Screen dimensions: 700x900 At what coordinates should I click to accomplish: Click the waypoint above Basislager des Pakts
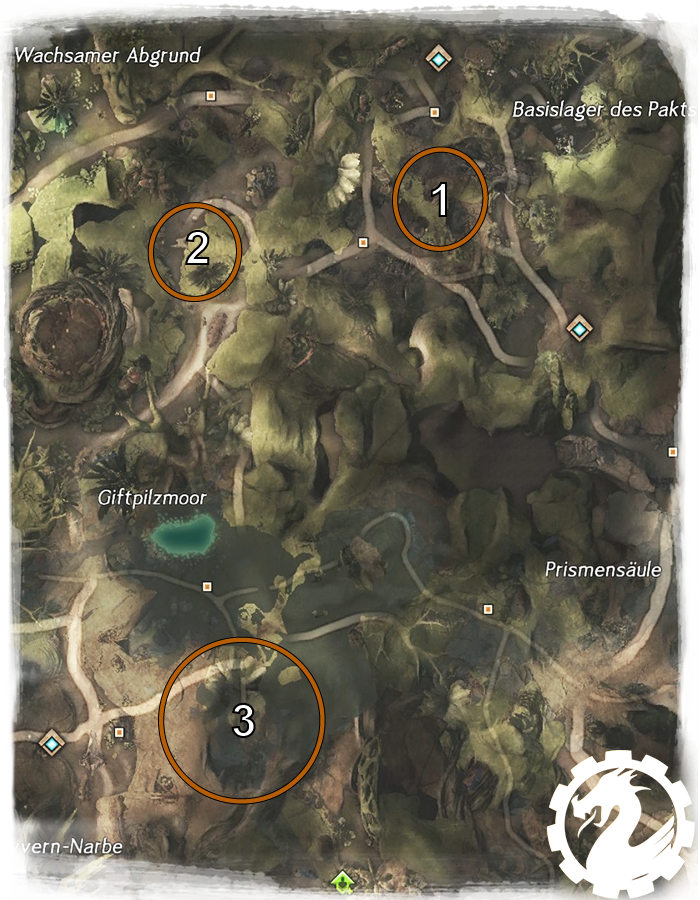click(x=438, y=58)
